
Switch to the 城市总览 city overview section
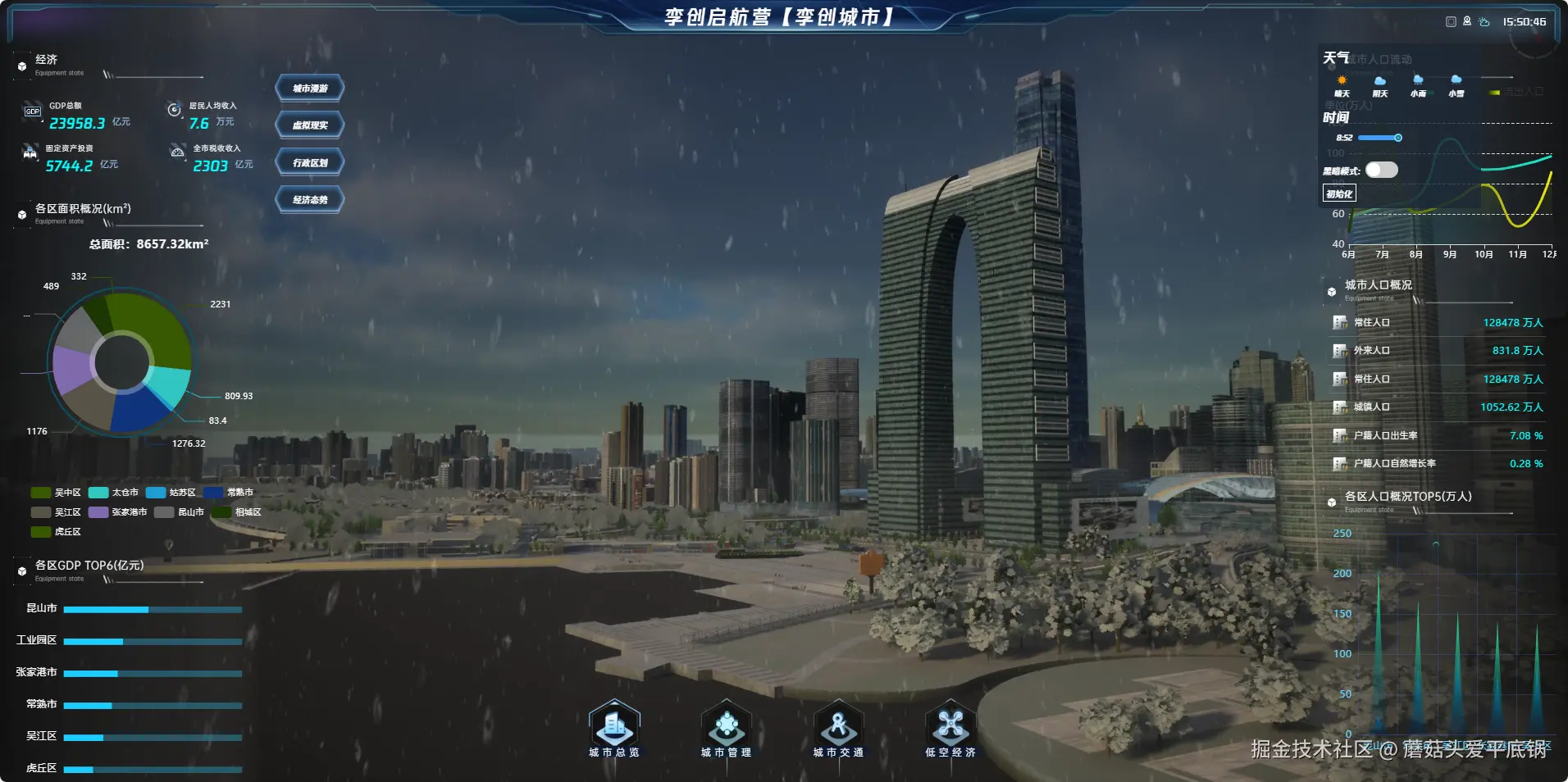pyautogui.click(x=614, y=728)
